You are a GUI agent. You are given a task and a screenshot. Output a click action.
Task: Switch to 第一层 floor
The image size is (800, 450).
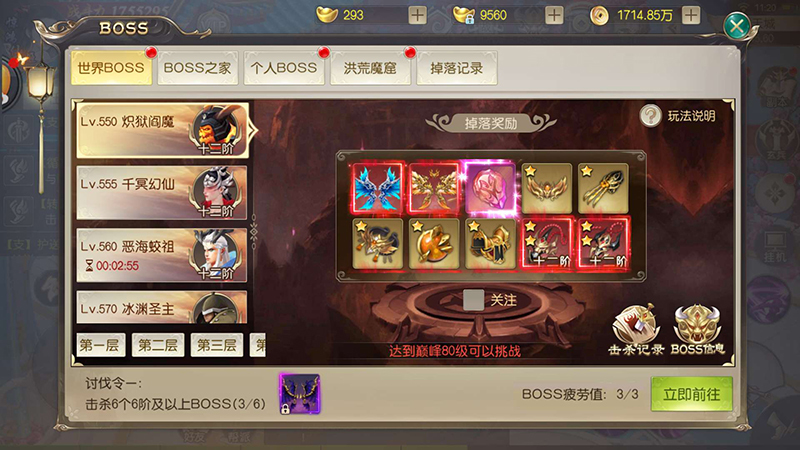[x=101, y=345]
